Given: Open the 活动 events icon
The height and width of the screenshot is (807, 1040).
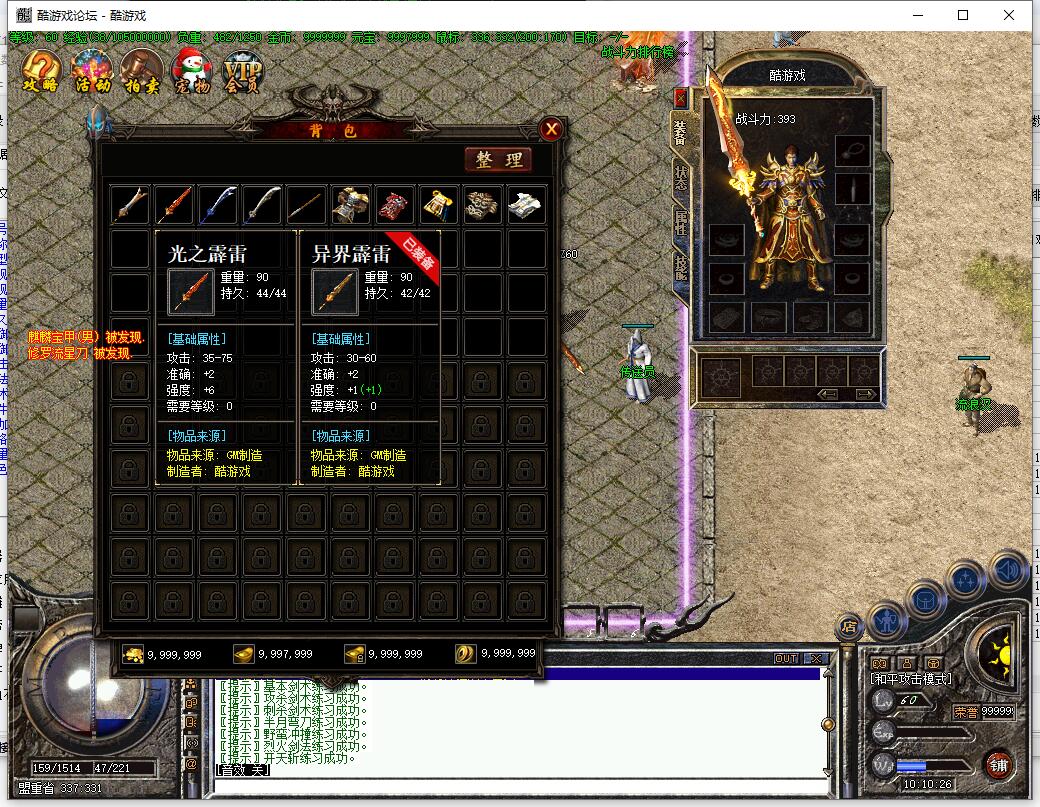Looking at the screenshot, I should [x=93, y=71].
